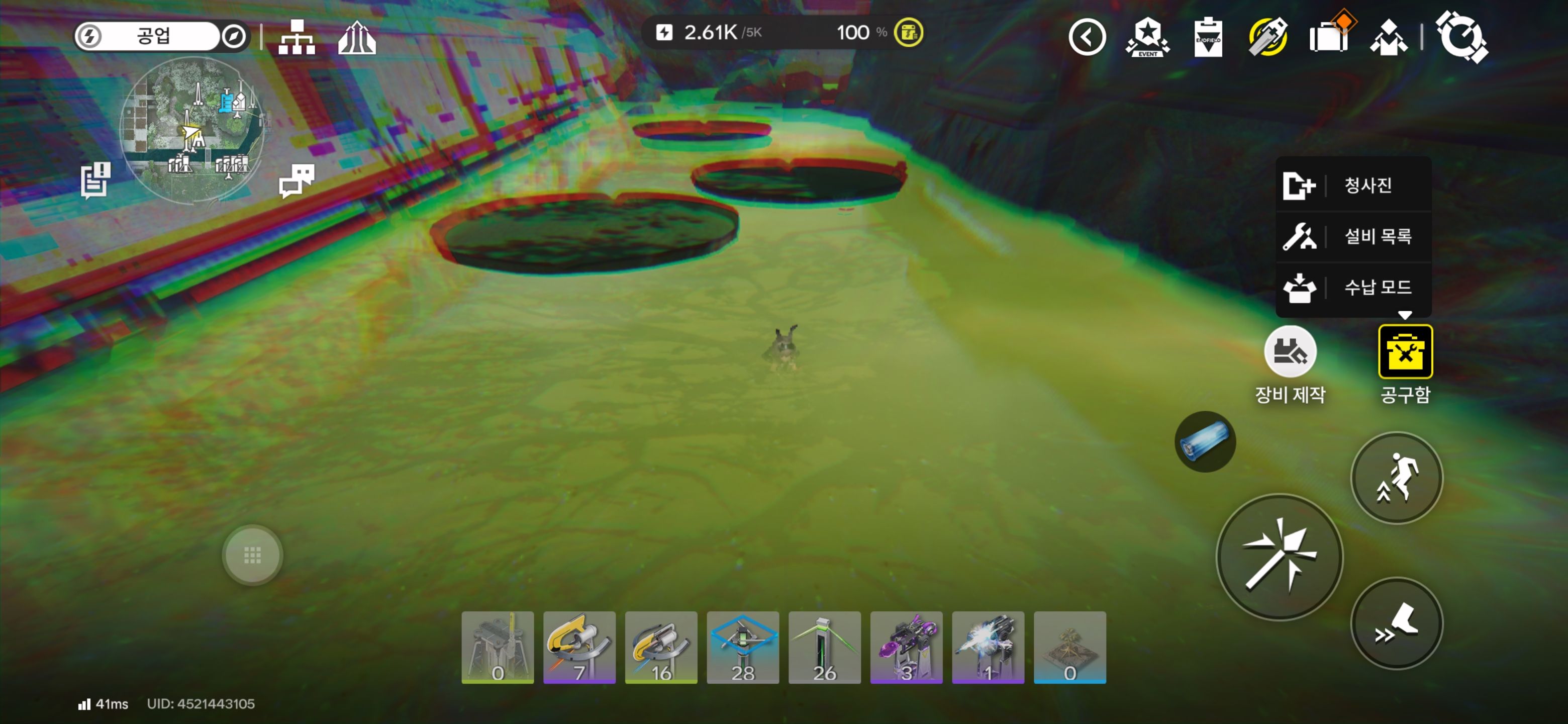Open the quest notes icon with exclamation
This screenshot has height=724, width=1568.
pyautogui.click(x=95, y=180)
